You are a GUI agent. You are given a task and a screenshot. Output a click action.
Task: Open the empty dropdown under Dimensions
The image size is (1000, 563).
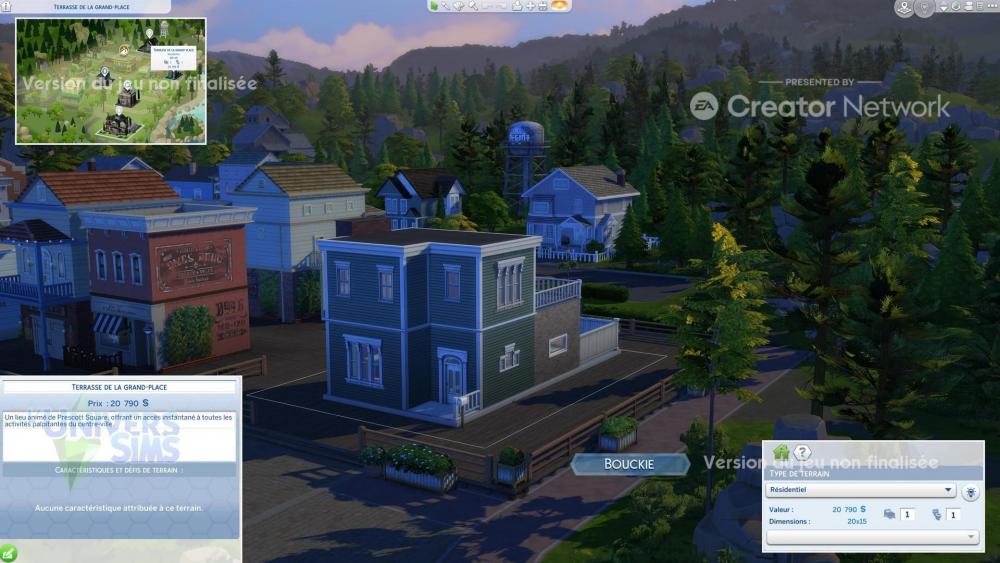[872, 537]
